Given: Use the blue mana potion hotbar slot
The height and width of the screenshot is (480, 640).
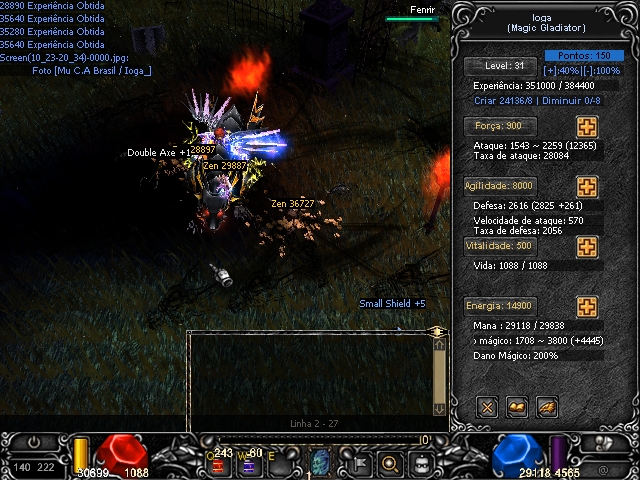Looking at the screenshot, I should [x=249, y=463].
